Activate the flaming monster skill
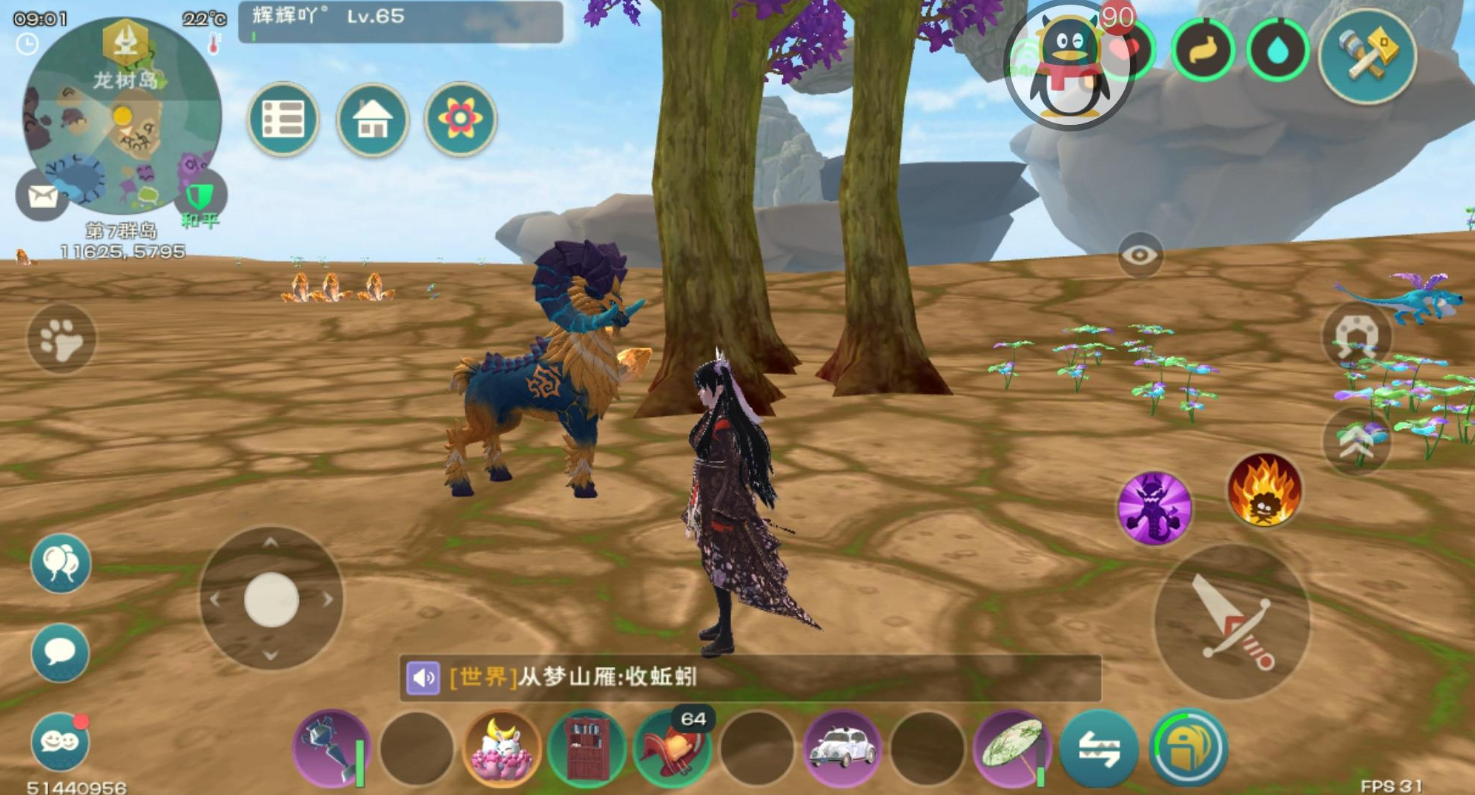Viewport: 1475px width, 795px height. coord(1264,490)
